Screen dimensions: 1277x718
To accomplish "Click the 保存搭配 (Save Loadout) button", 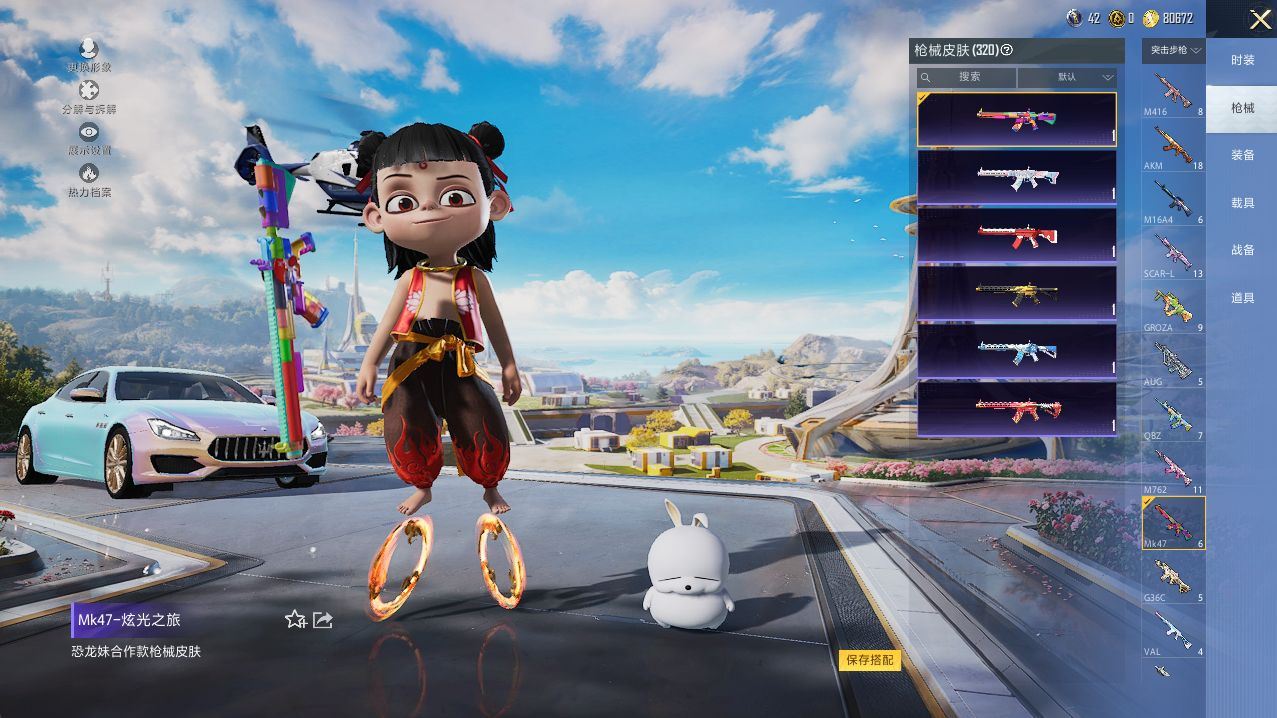I will 869,660.
